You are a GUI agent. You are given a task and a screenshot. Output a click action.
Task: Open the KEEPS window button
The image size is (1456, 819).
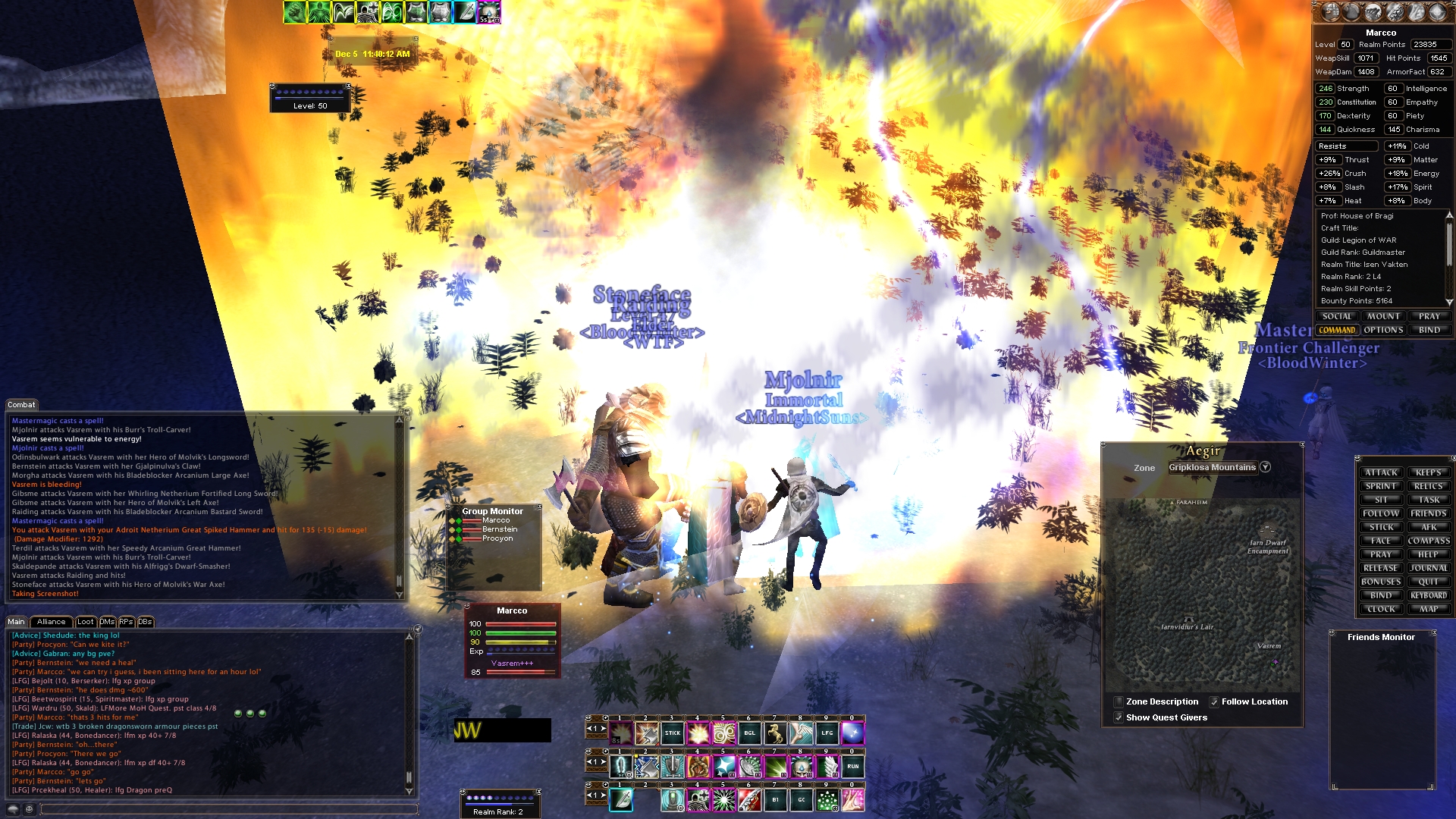click(1429, 472)
